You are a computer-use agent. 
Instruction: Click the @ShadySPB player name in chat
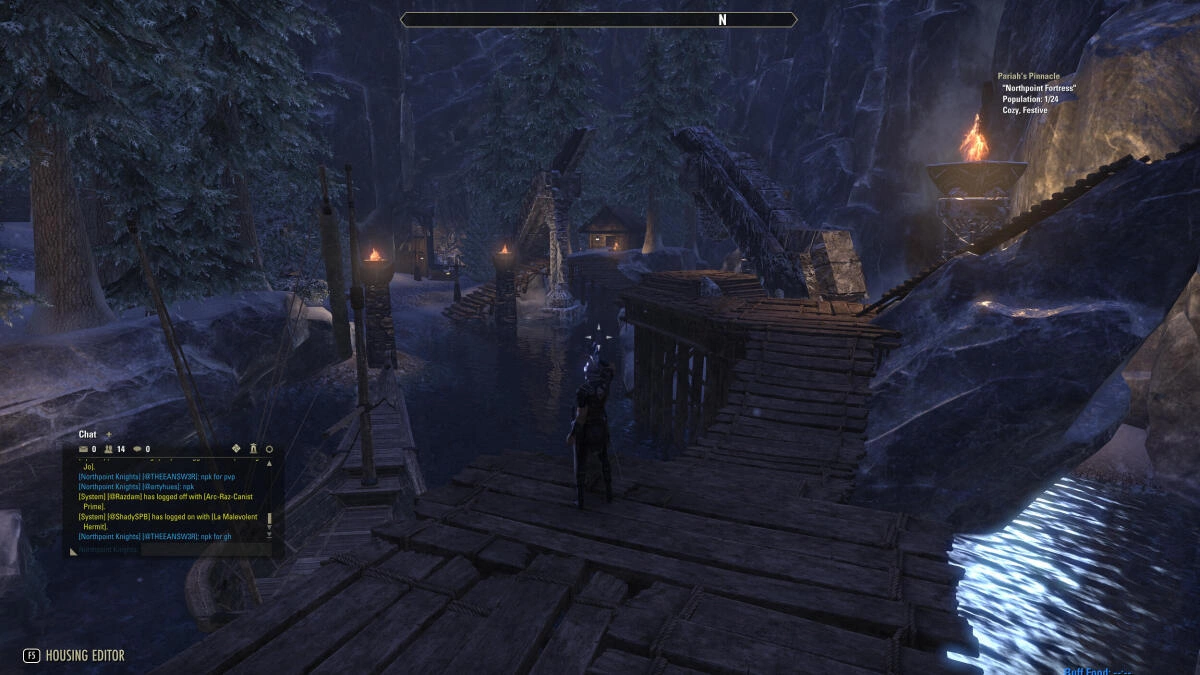click(128, 517)
